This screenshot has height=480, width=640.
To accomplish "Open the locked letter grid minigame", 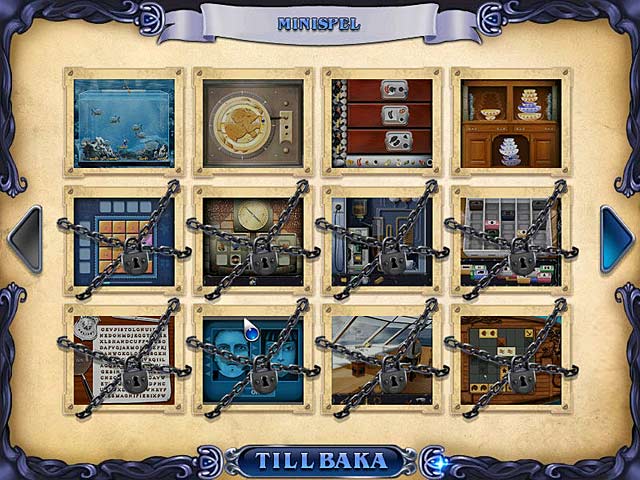I will [x=124, y=360].
